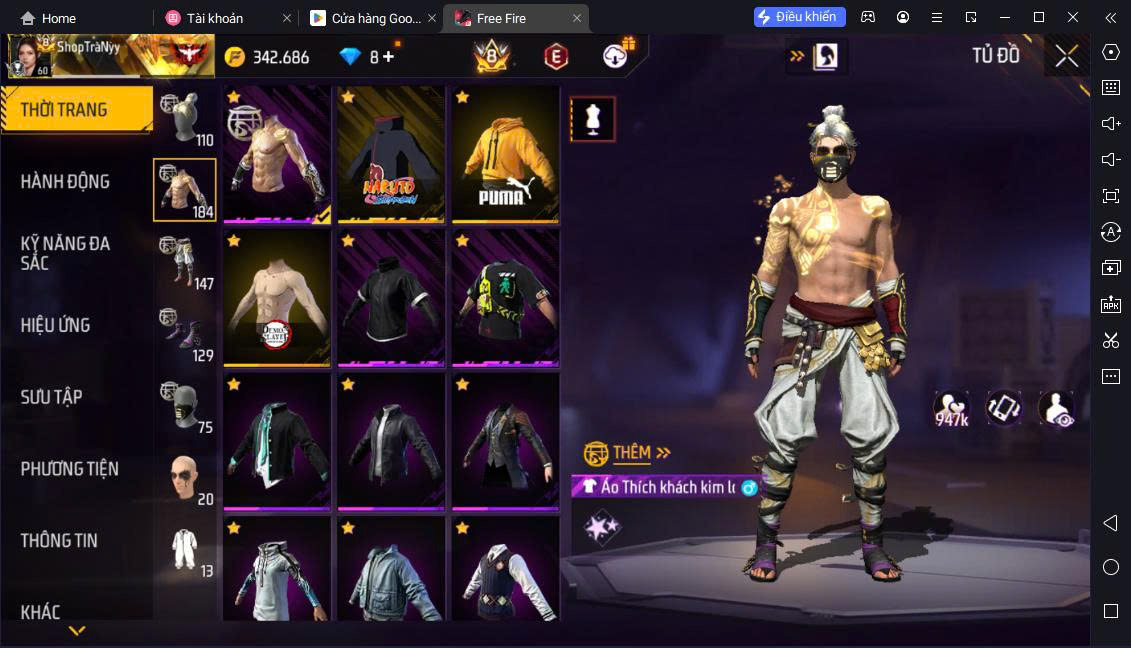1131x648 pixels.
Task: Choose the Naruto Shippuden black top
Action: pyautogui.click(x=390, y=155)
